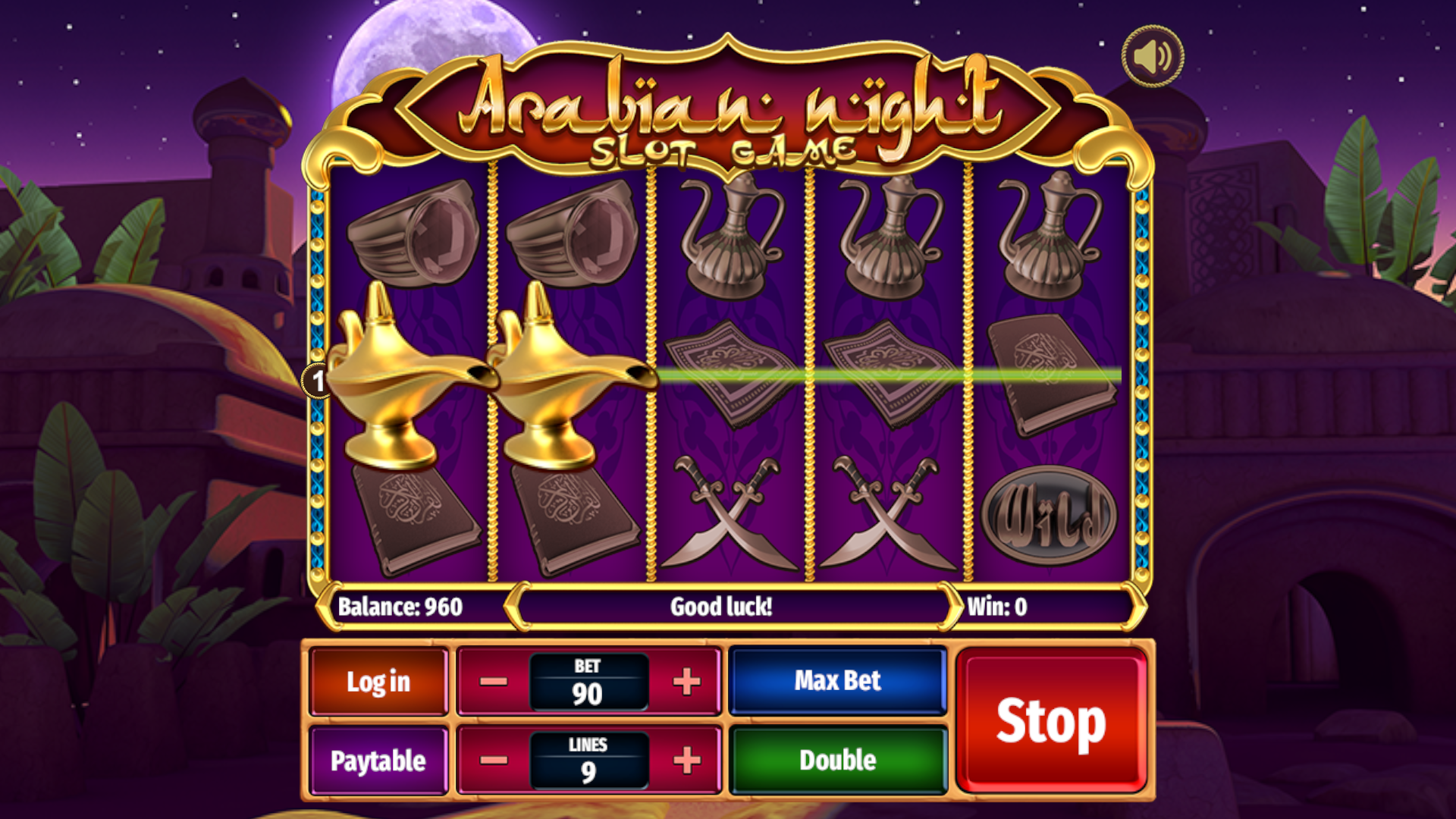Decrease the bet with the minus button
Screen dimensions: 1456x819
coord(493,680)
